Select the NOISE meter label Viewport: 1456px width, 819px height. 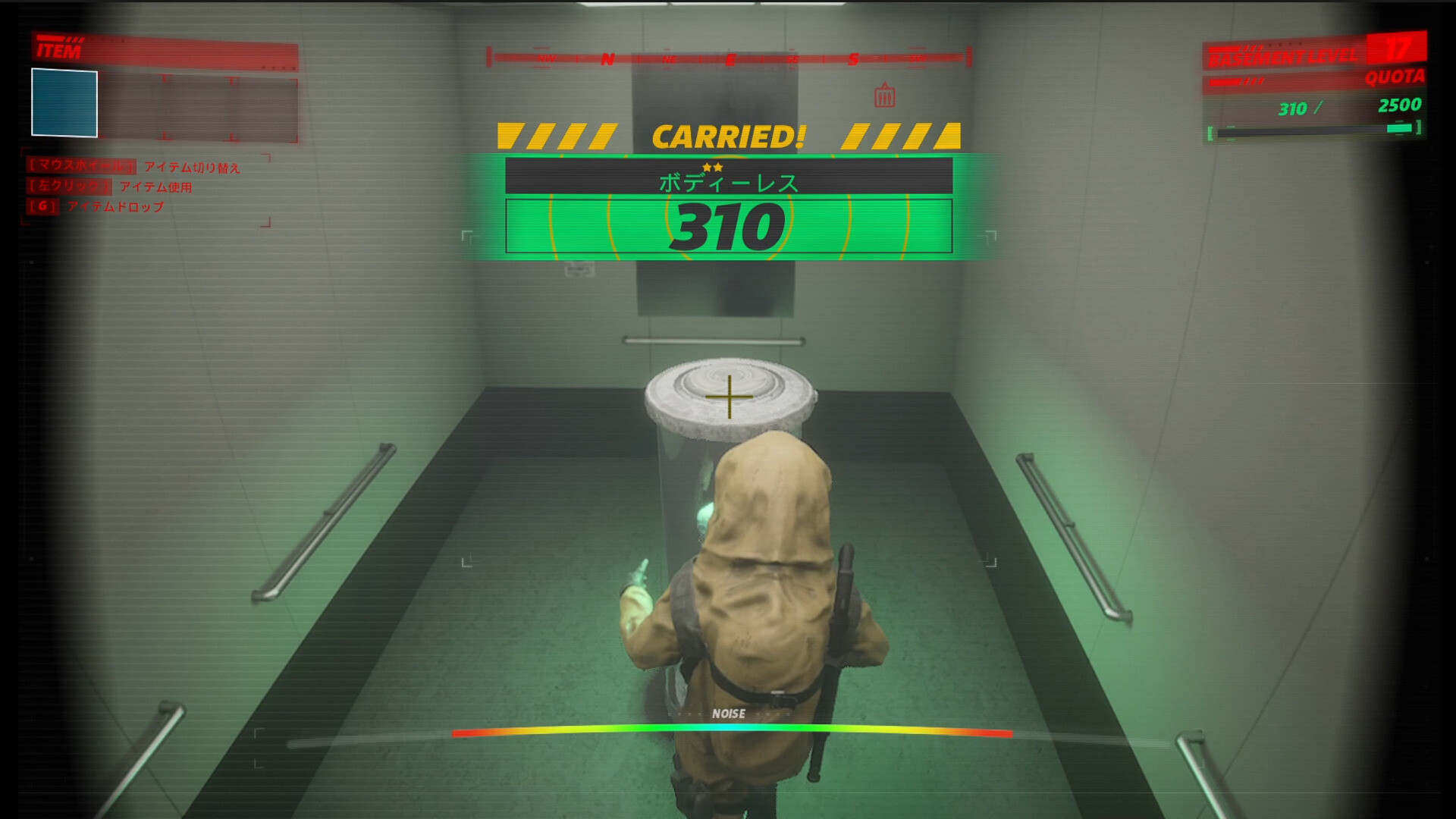pyautogui.click(x=728, y=713)
